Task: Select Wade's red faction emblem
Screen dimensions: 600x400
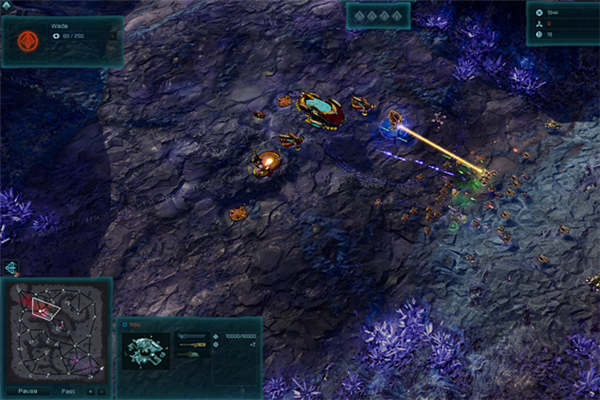Action: [28, 43]
